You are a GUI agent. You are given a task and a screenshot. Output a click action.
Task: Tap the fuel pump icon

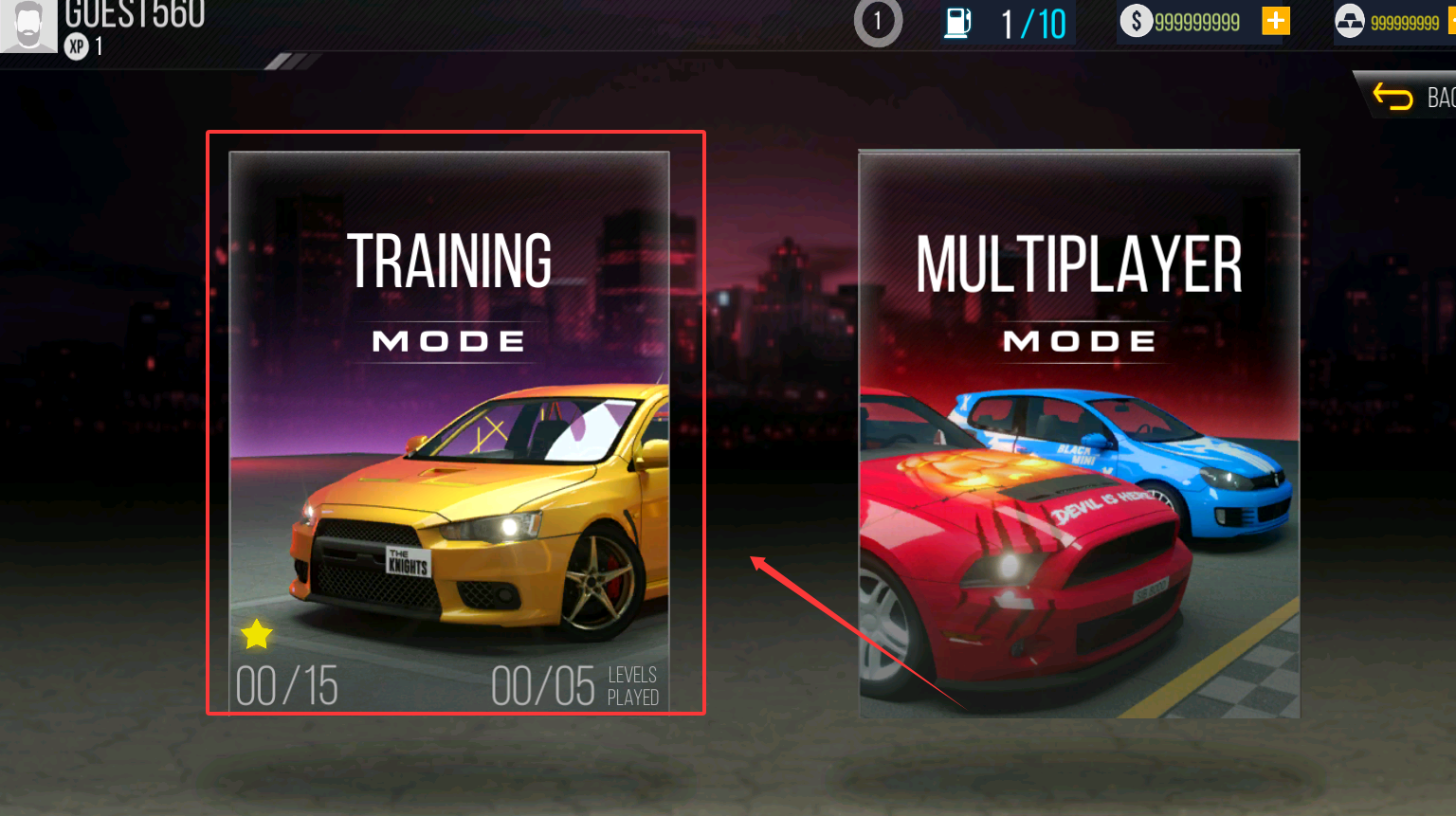click(x=957, y=22)
